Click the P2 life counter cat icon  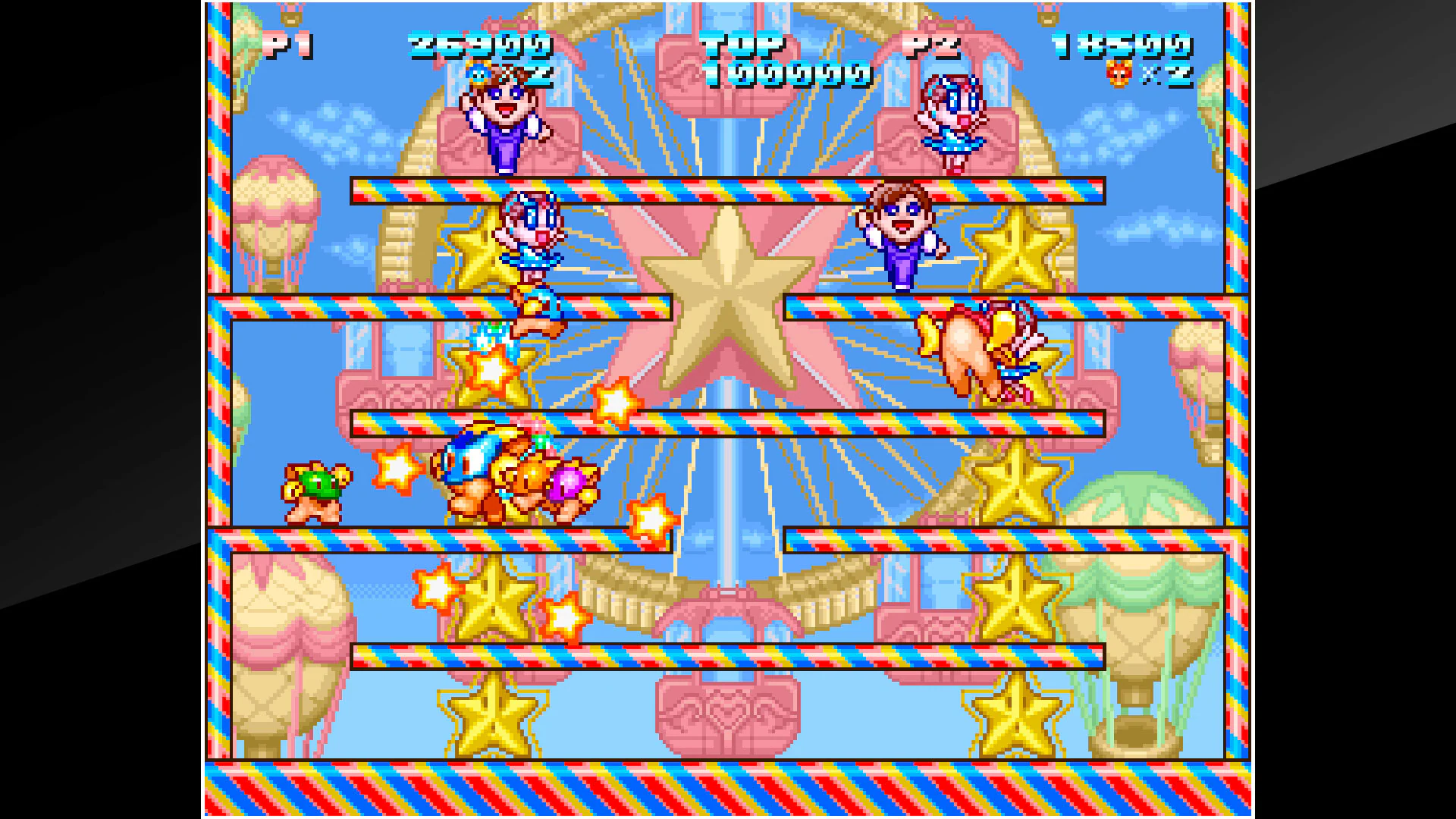1120,74
